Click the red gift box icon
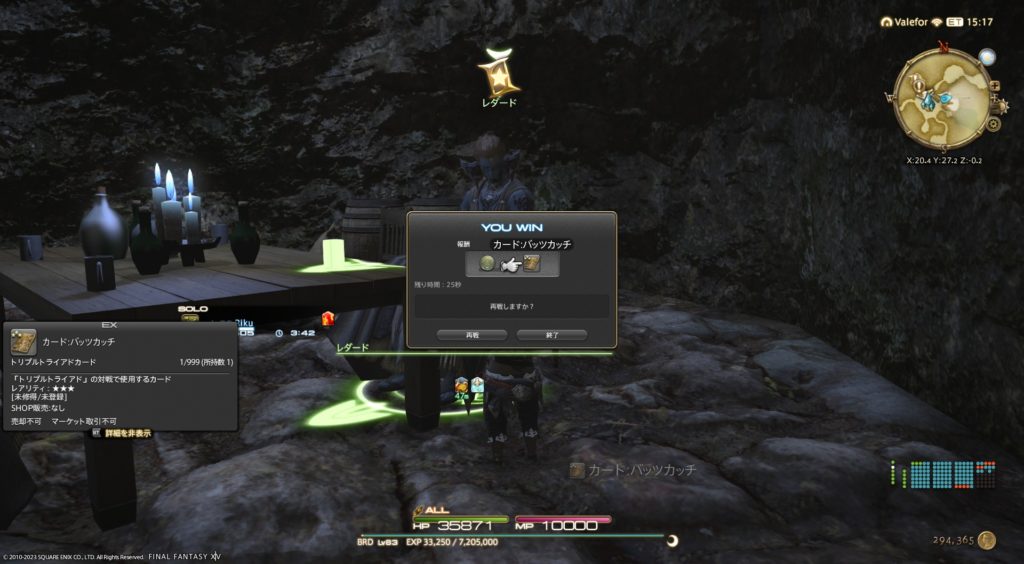This screenshot has width=1024, height=564. 327,319
